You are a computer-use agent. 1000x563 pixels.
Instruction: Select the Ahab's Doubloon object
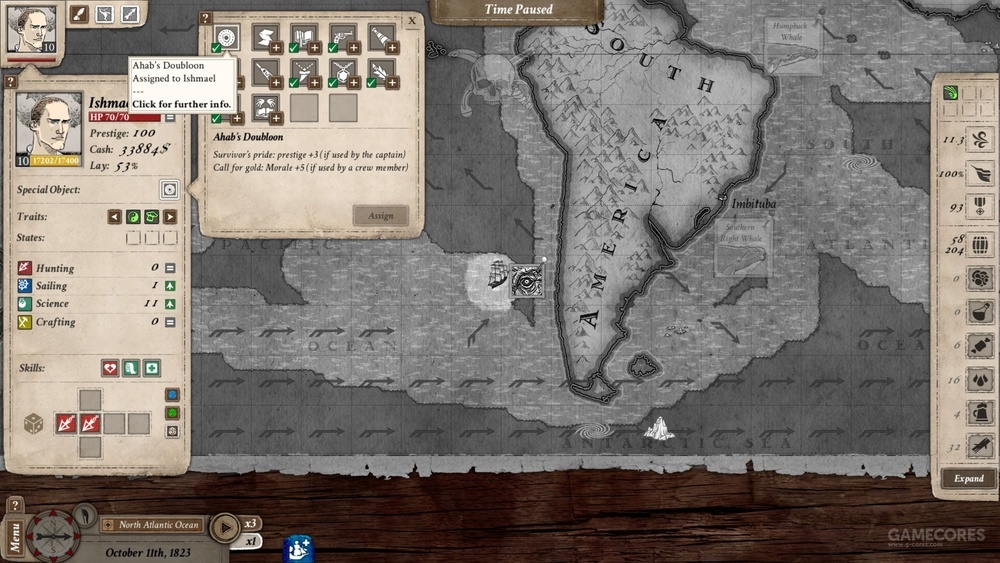pos(228,39)
